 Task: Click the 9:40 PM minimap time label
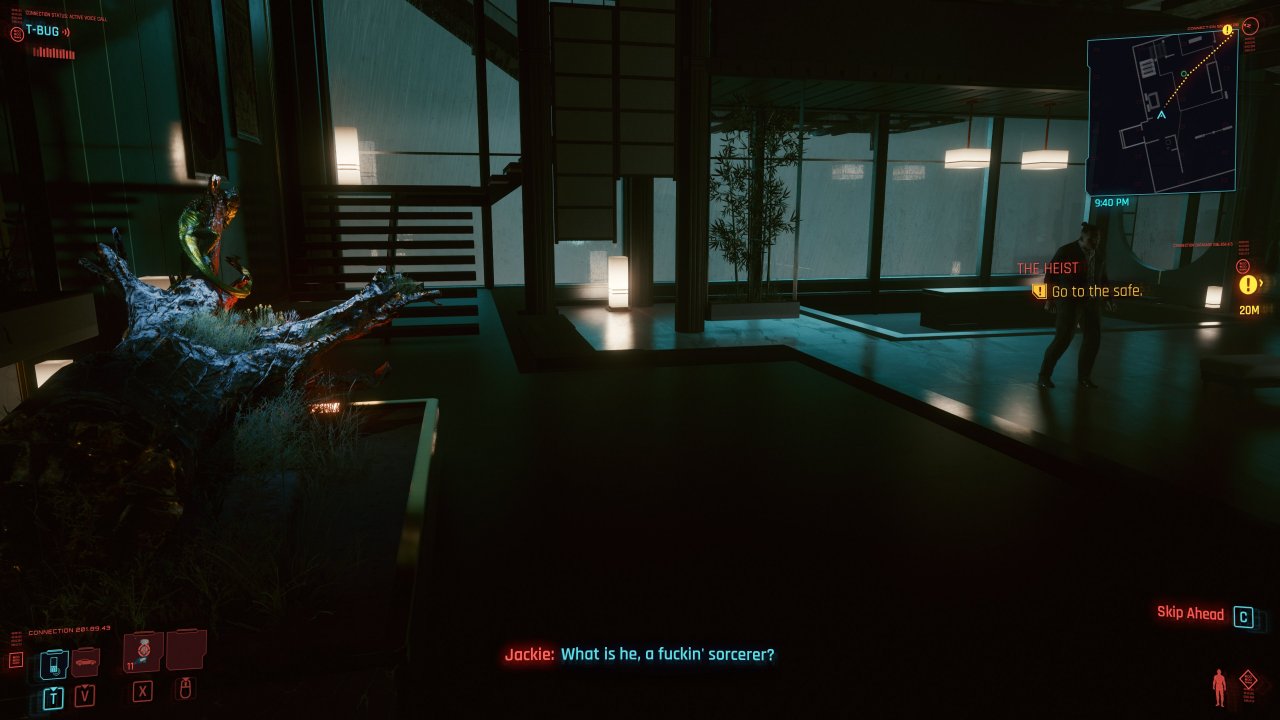click(1114, 200)
